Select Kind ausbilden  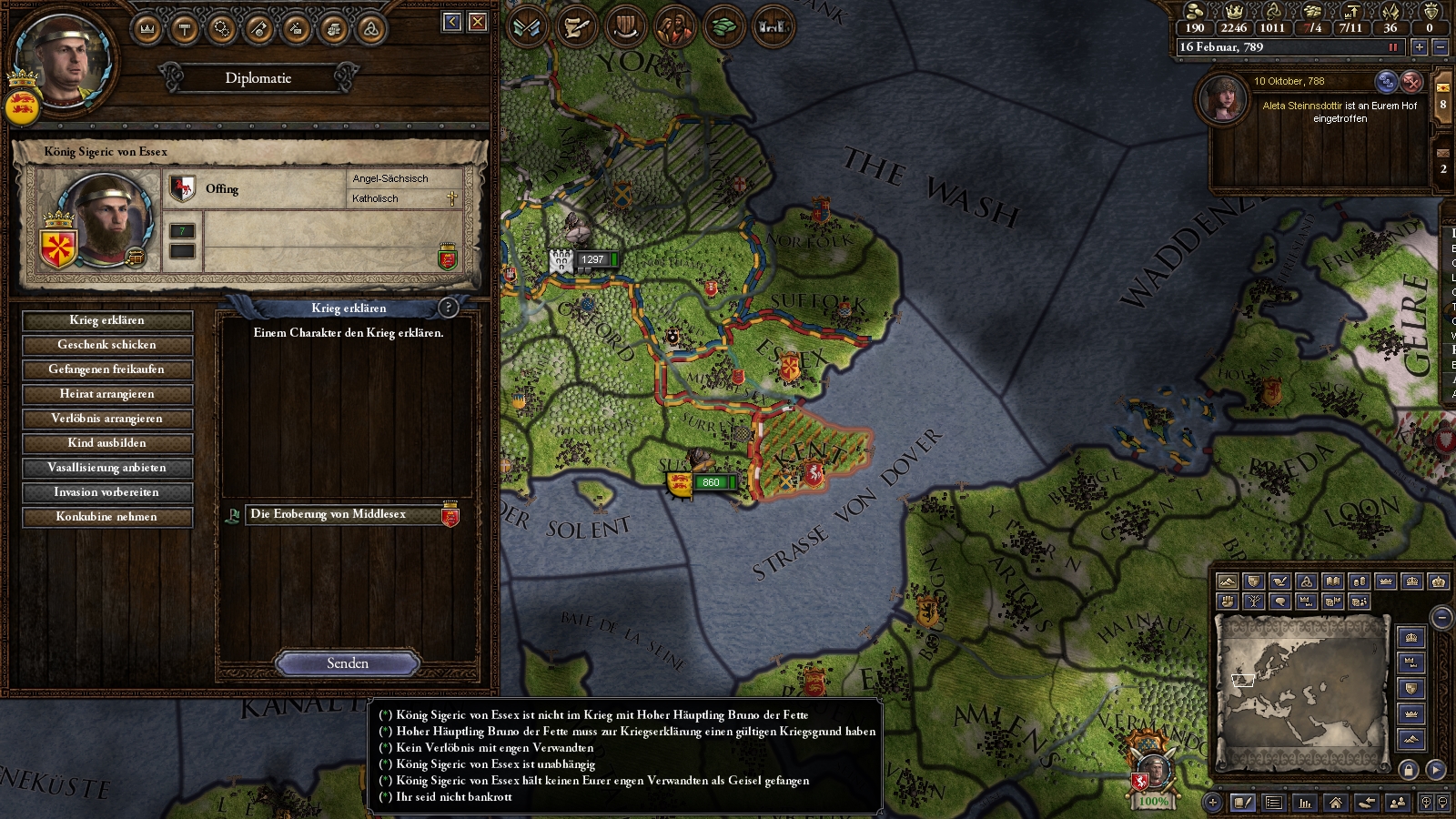[106, 443]
